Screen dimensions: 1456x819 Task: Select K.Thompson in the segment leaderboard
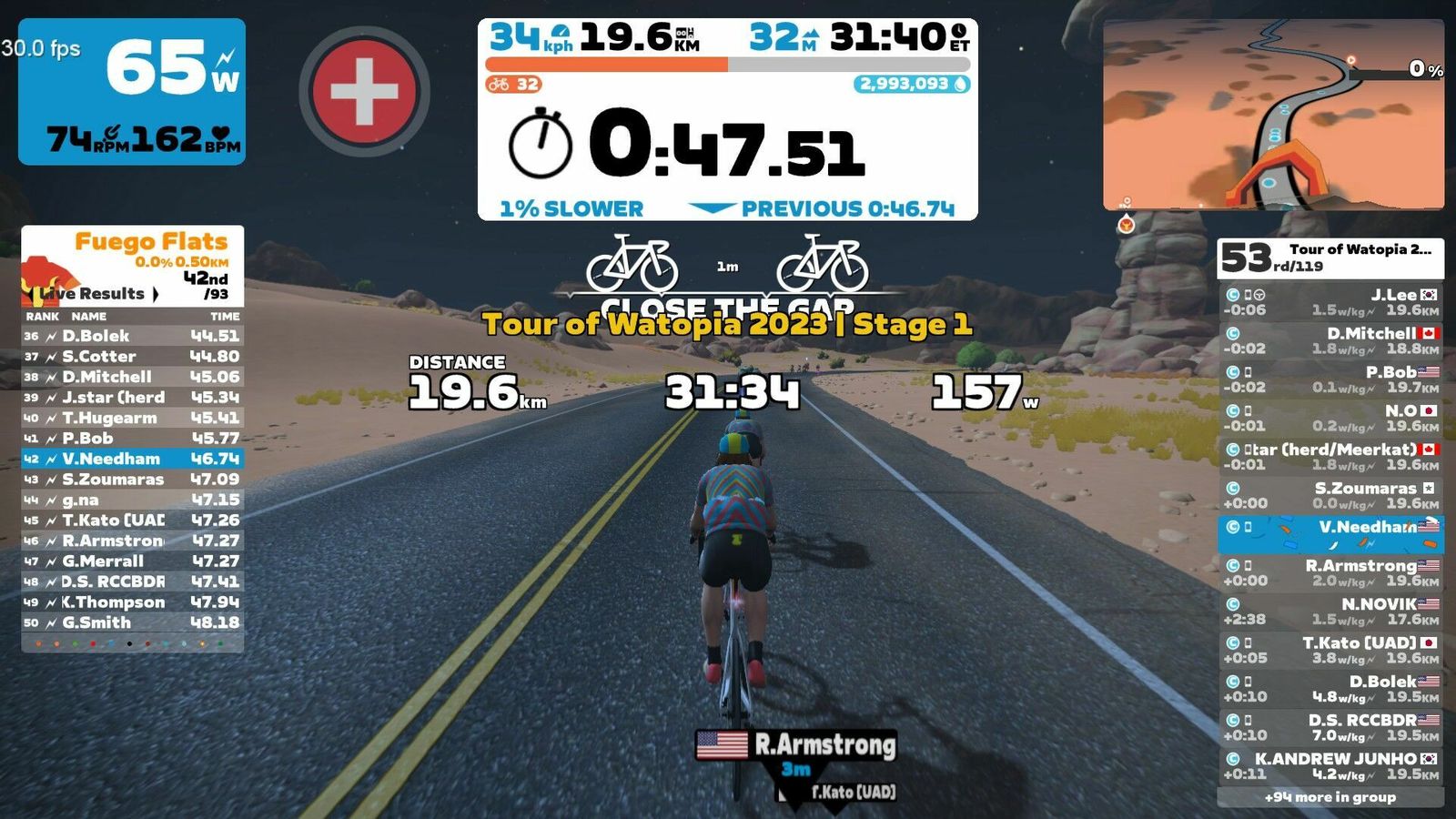pos(132,602)
